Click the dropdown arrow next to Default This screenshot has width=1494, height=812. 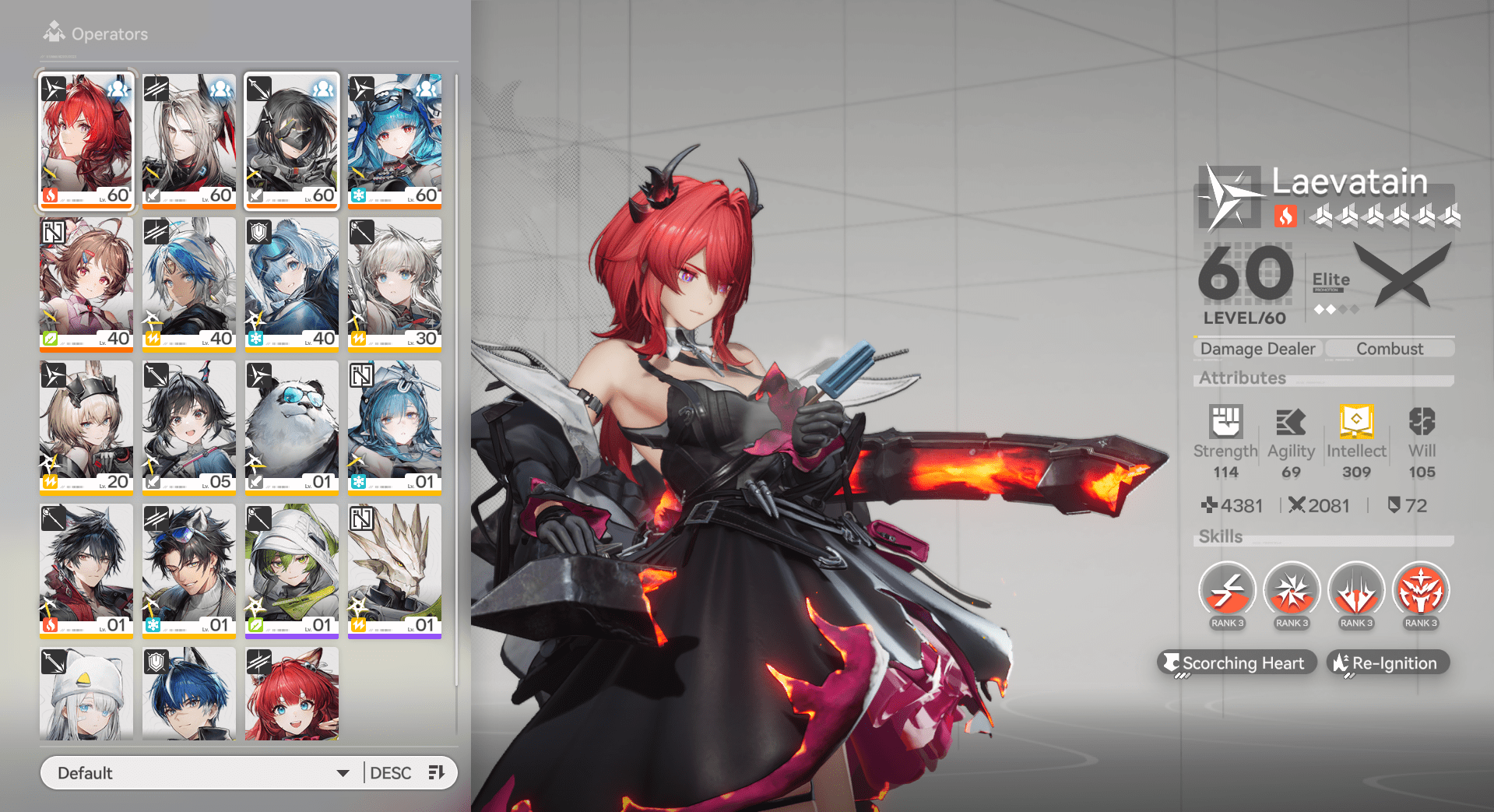pos(343,772)
